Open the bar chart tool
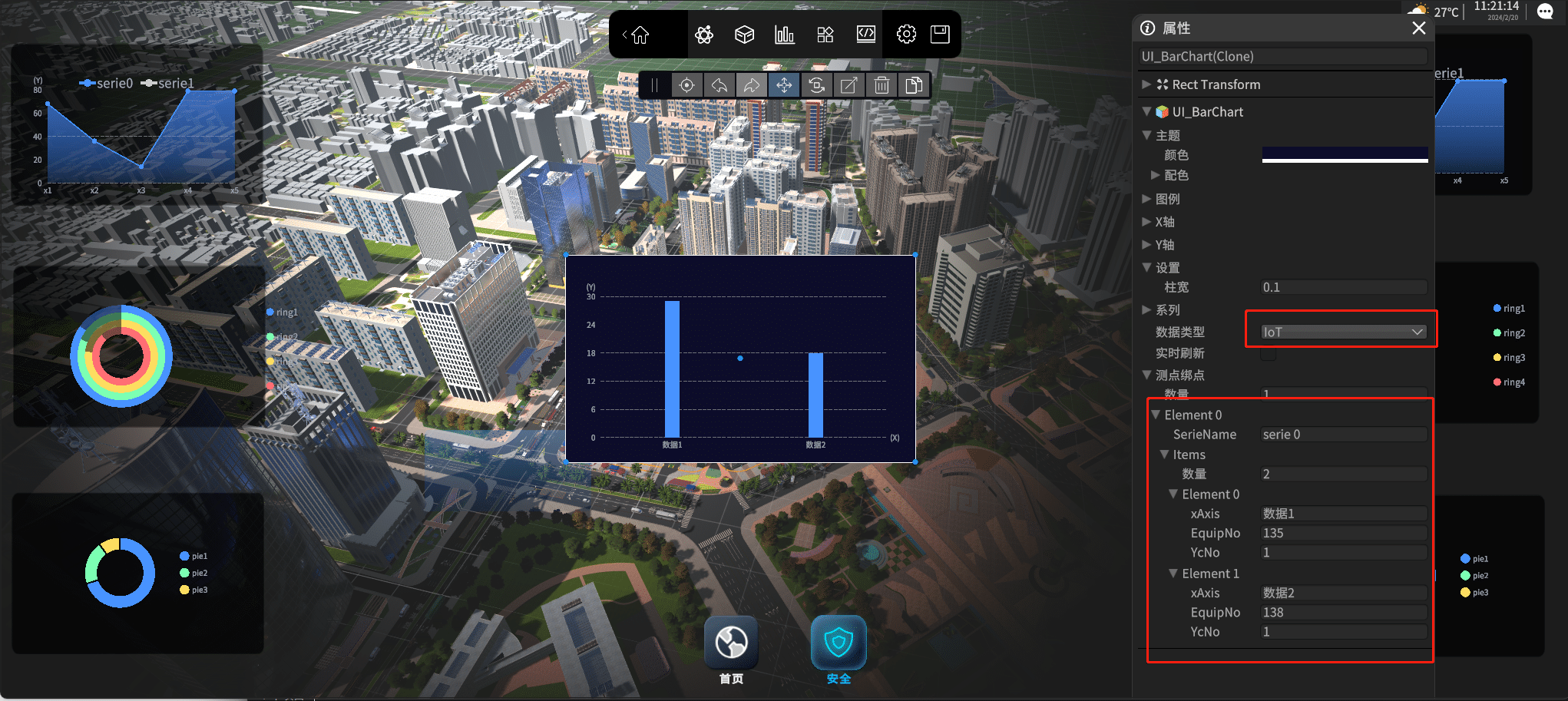 point(784,35)
